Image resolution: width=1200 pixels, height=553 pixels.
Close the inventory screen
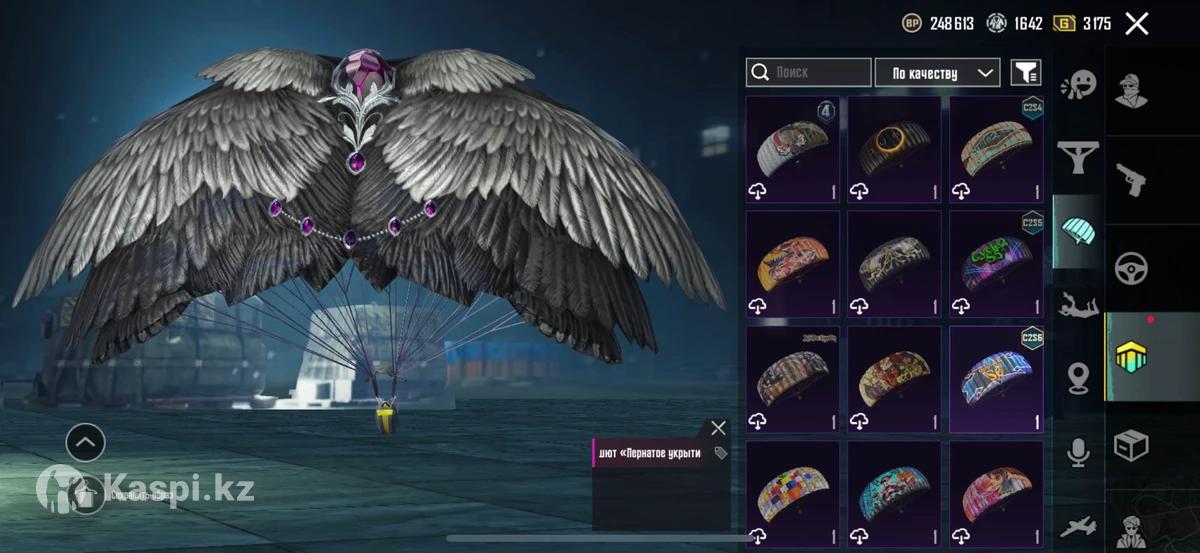click(x=1136, y=24)
